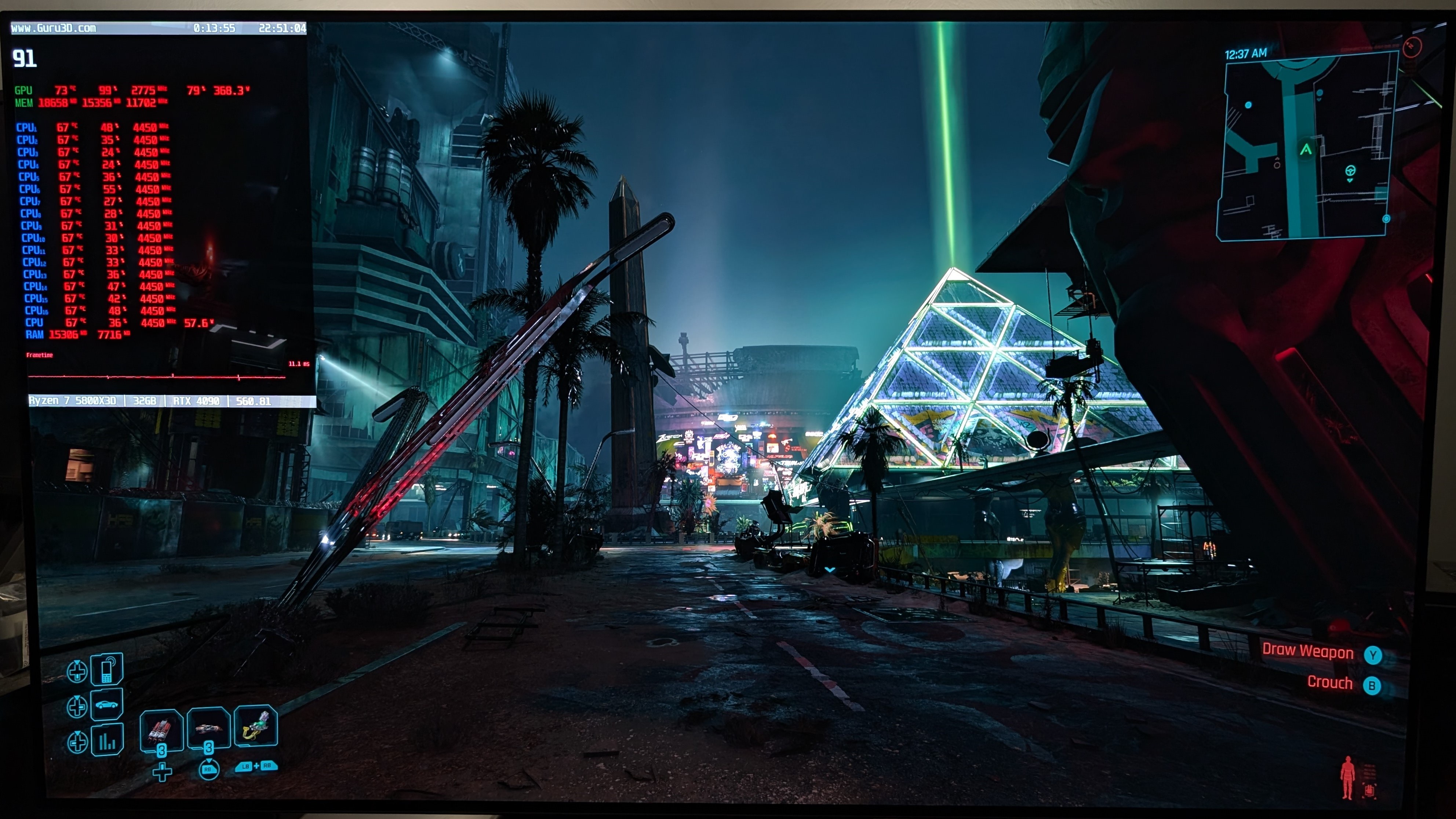The image size is (1456, 819).
Task: Select the vehicle call icon
Action: 107,705
